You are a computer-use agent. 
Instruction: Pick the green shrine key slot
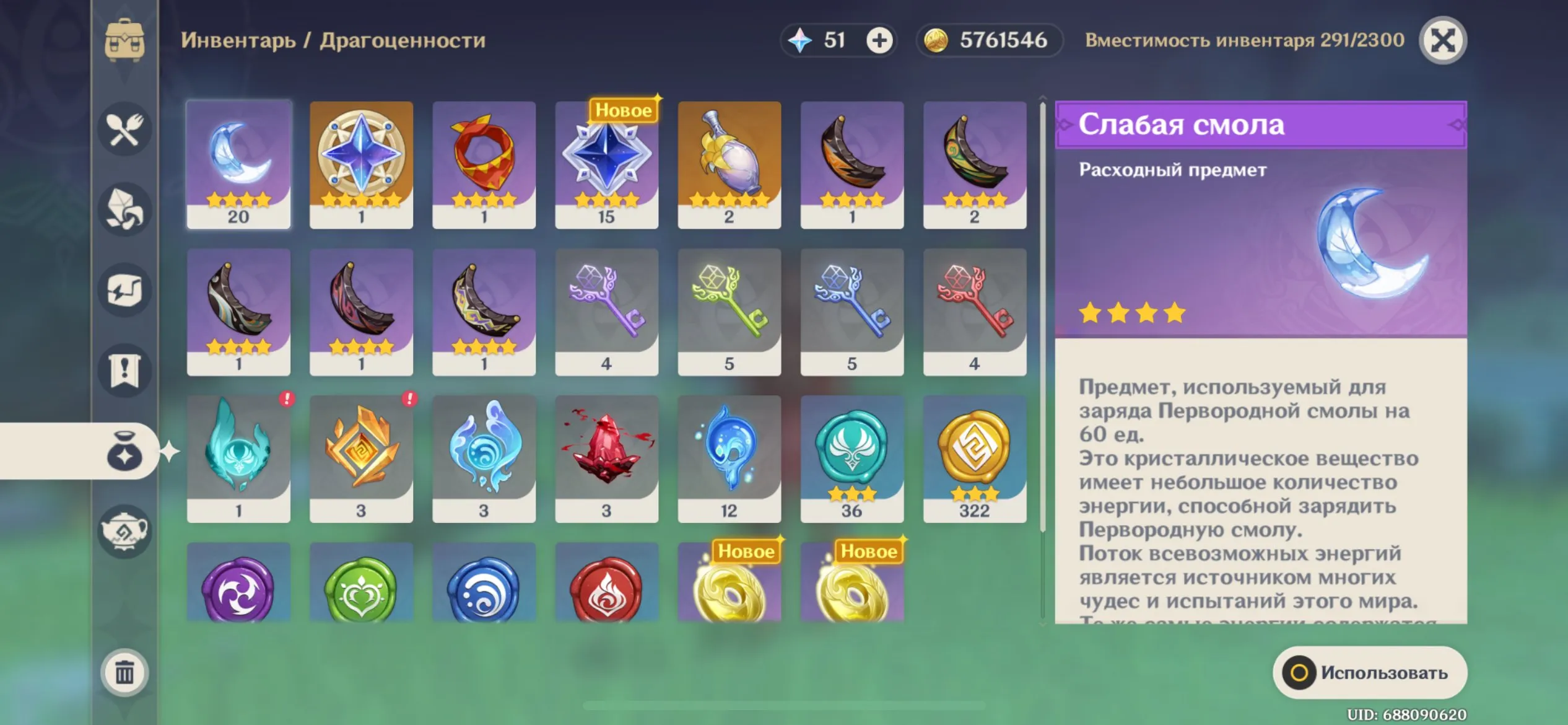(729, 312)
